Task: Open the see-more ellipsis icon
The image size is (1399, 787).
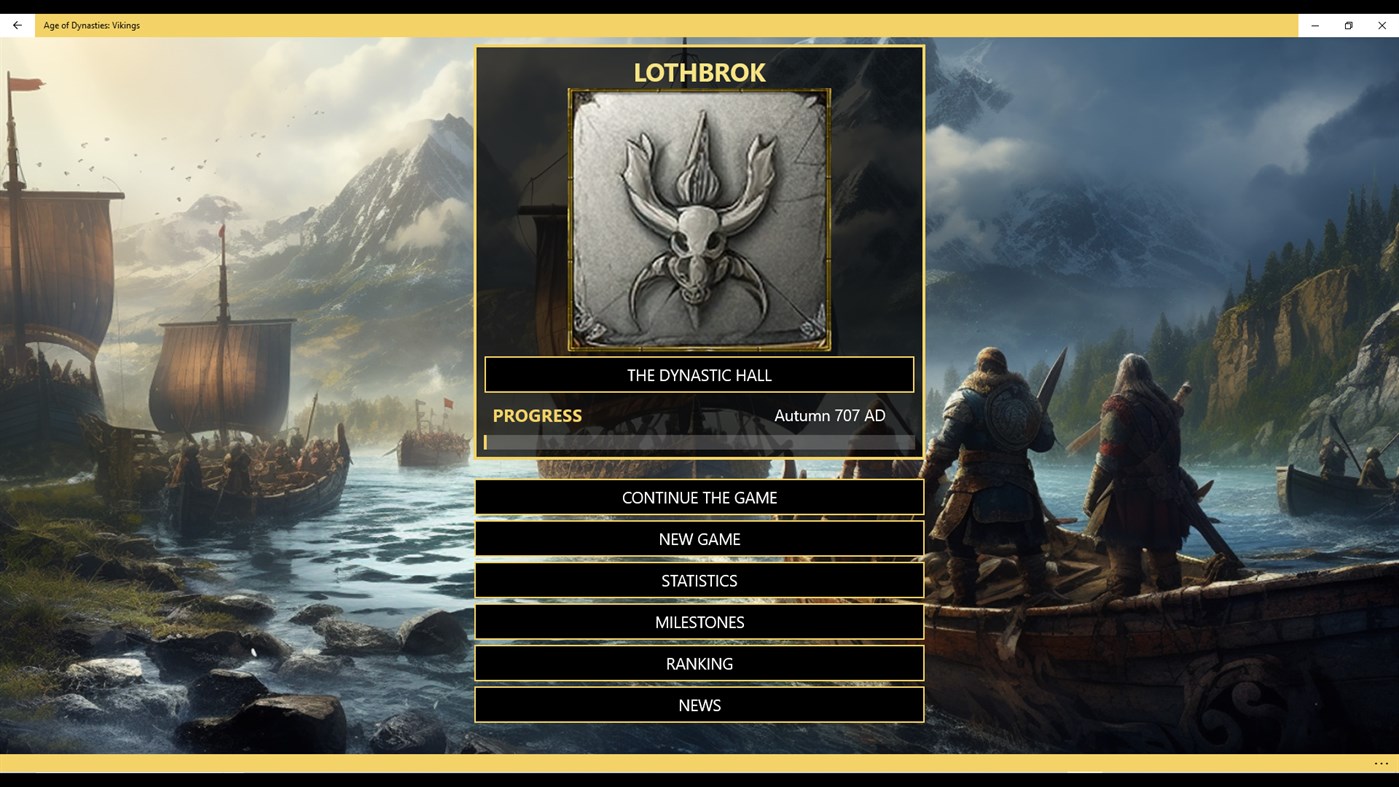Action: 1381,763
